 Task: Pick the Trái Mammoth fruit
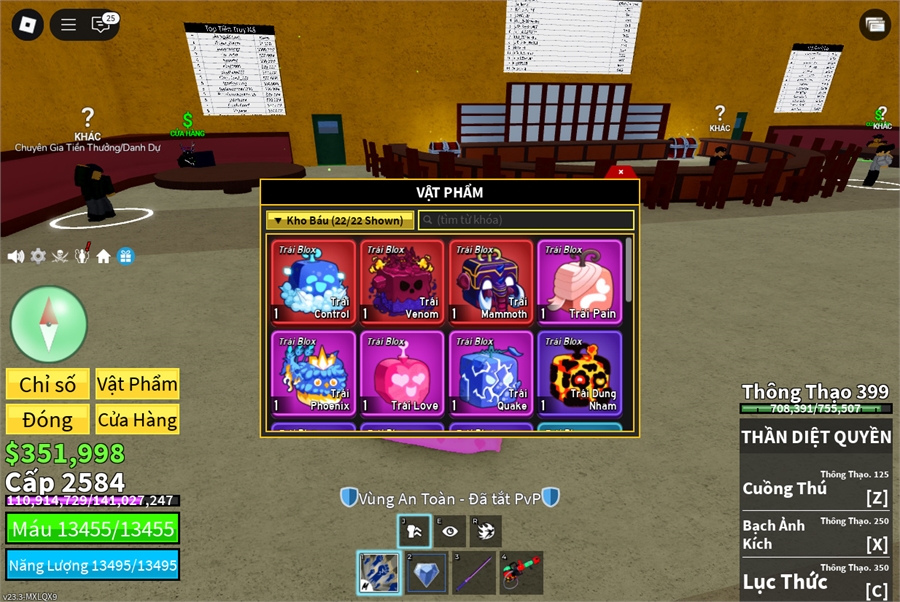tap(490, 283)
